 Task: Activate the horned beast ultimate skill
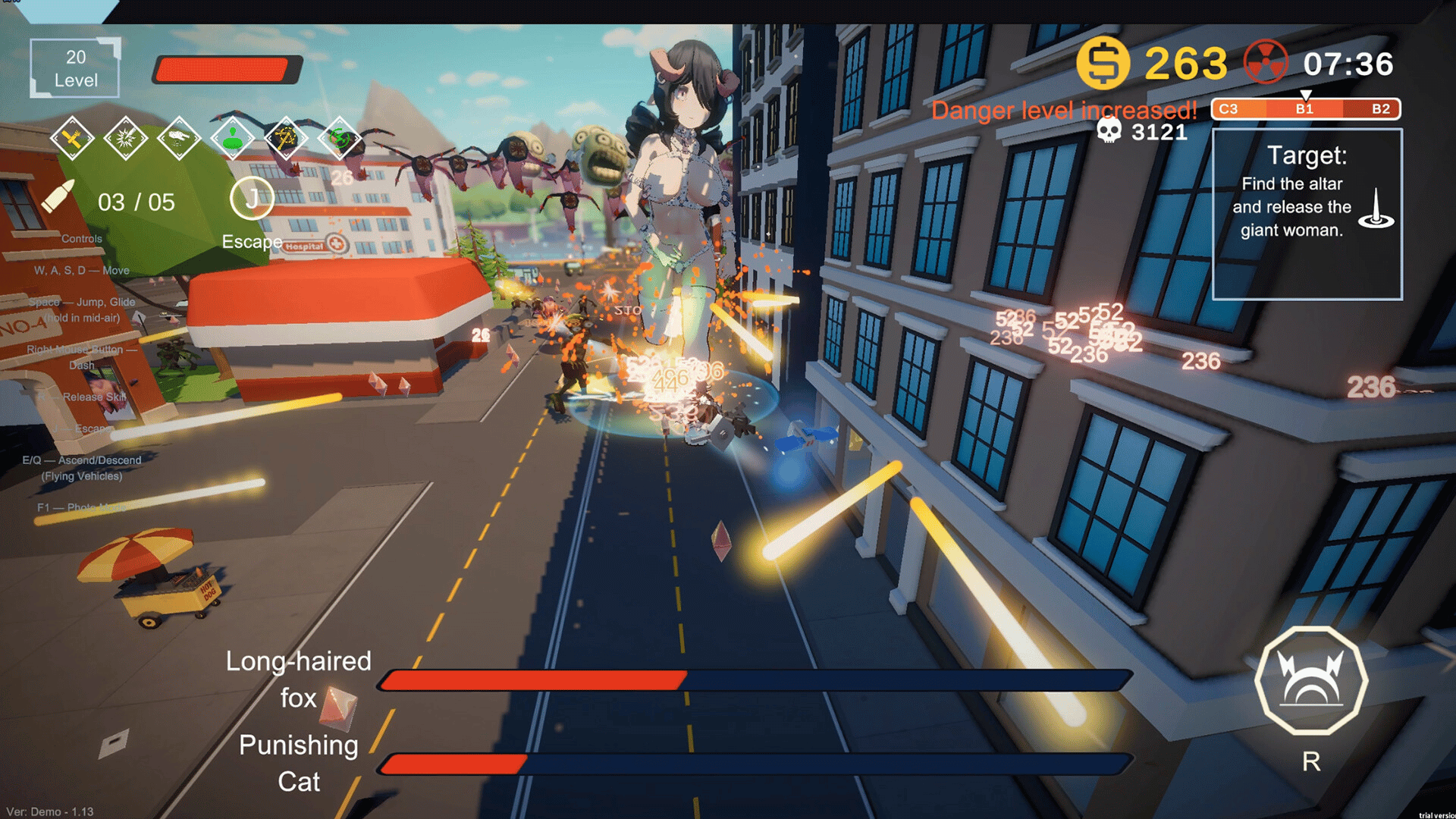(1310, 680)
